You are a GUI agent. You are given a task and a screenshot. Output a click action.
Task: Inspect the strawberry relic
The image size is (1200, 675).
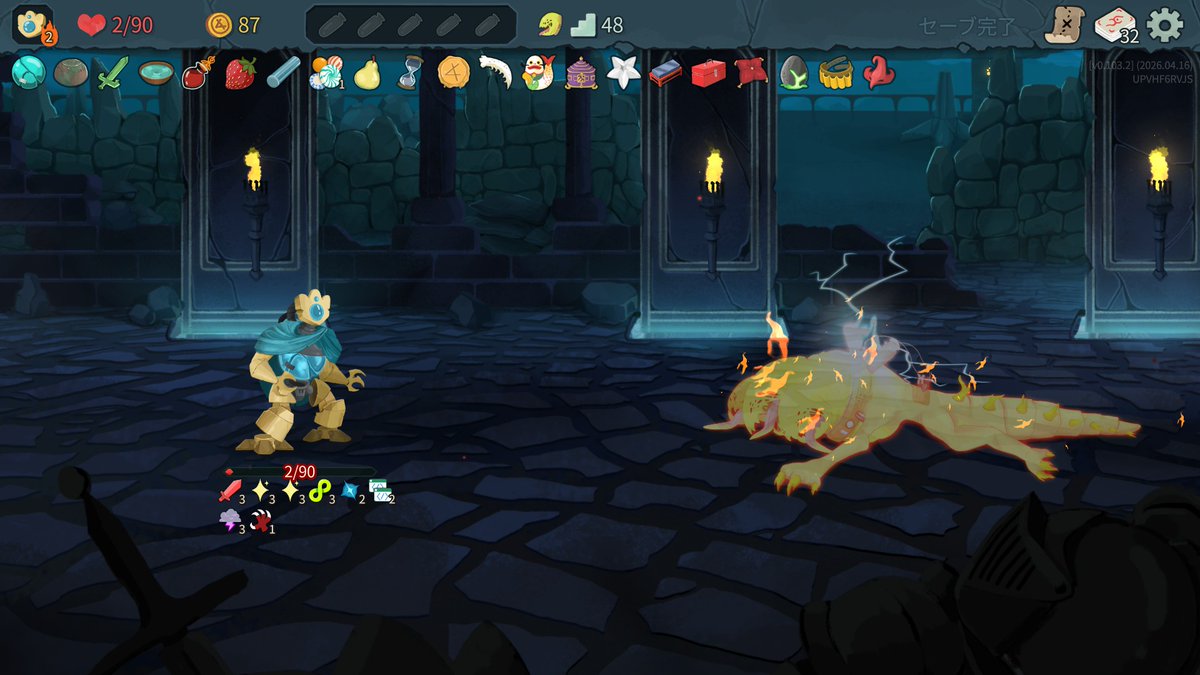[240, 73]
